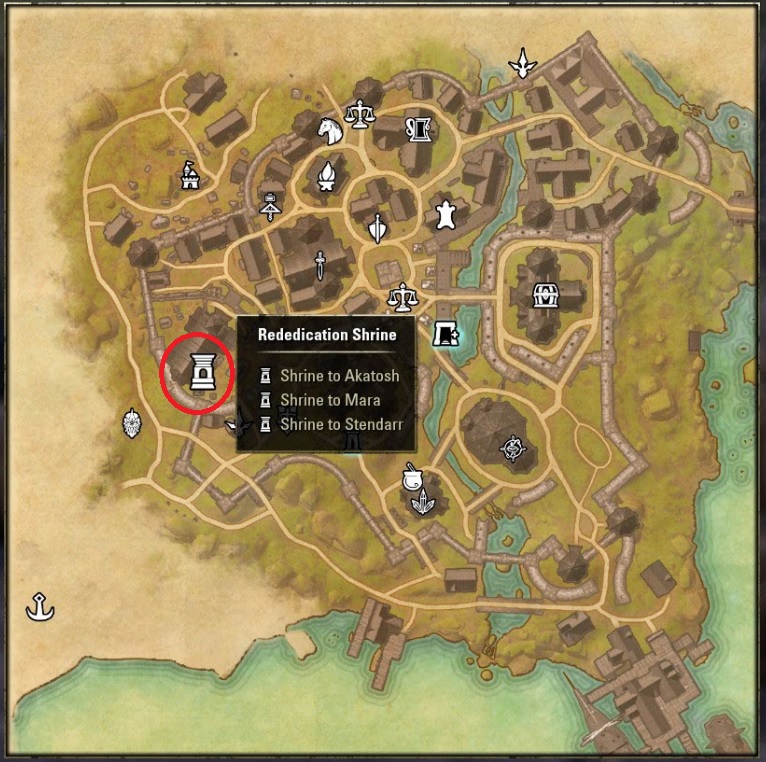Click the crystal cluster map marker
766x762 pixels.
[424, 500]
